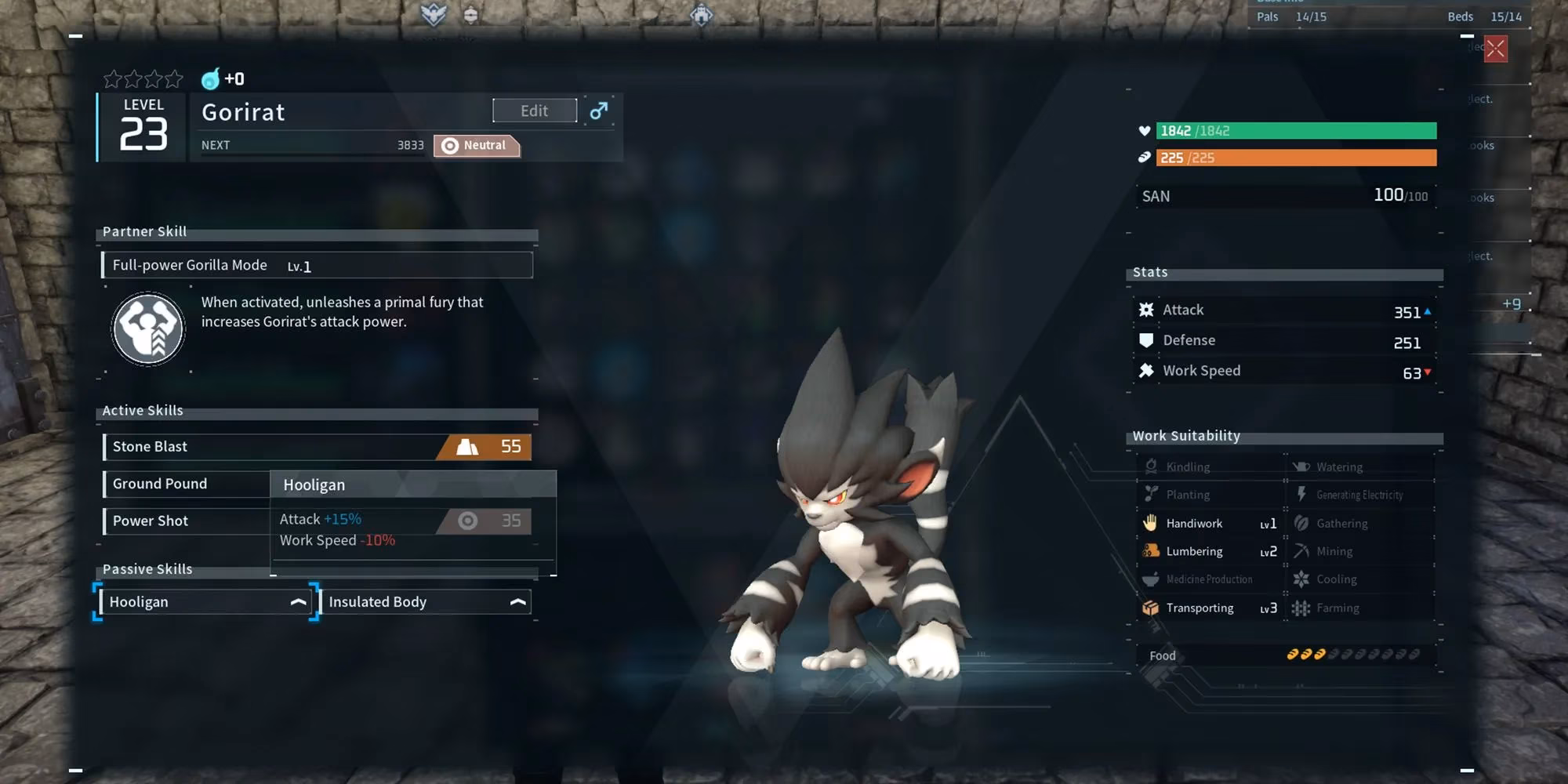Click the gorilla partner skill icon

148,328
